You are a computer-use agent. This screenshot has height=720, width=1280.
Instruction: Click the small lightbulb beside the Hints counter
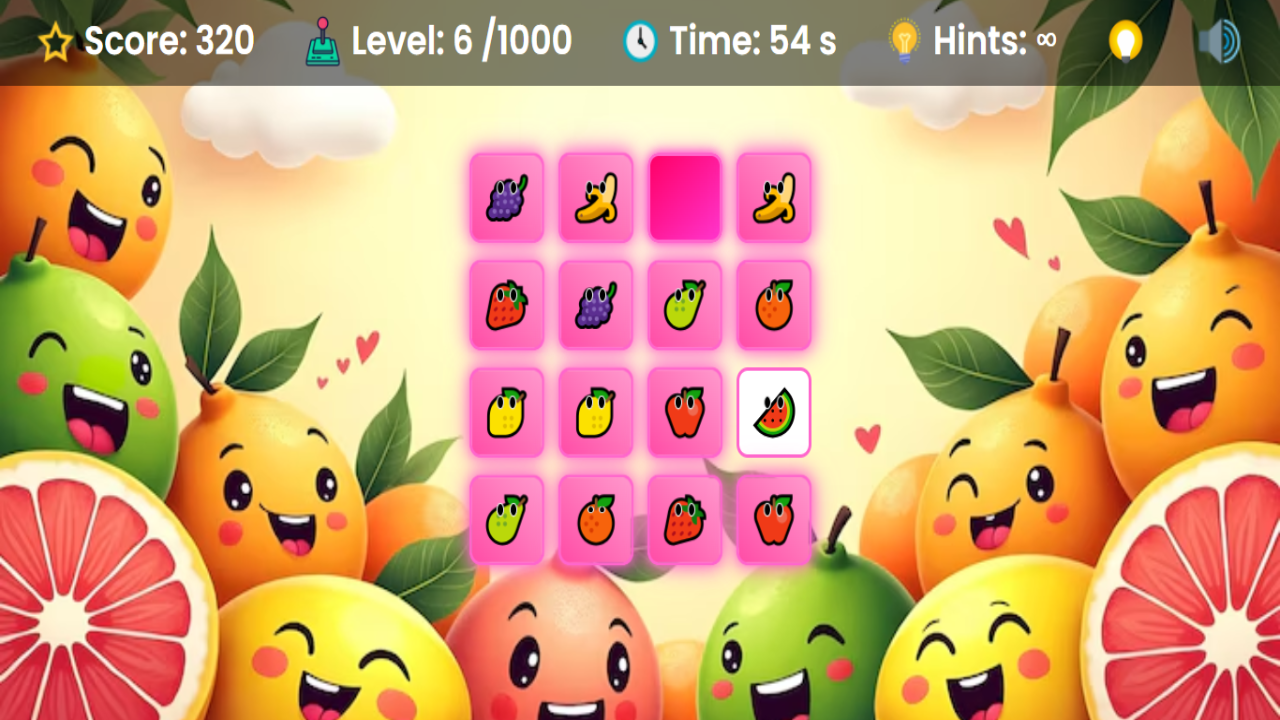click(903, 41)
